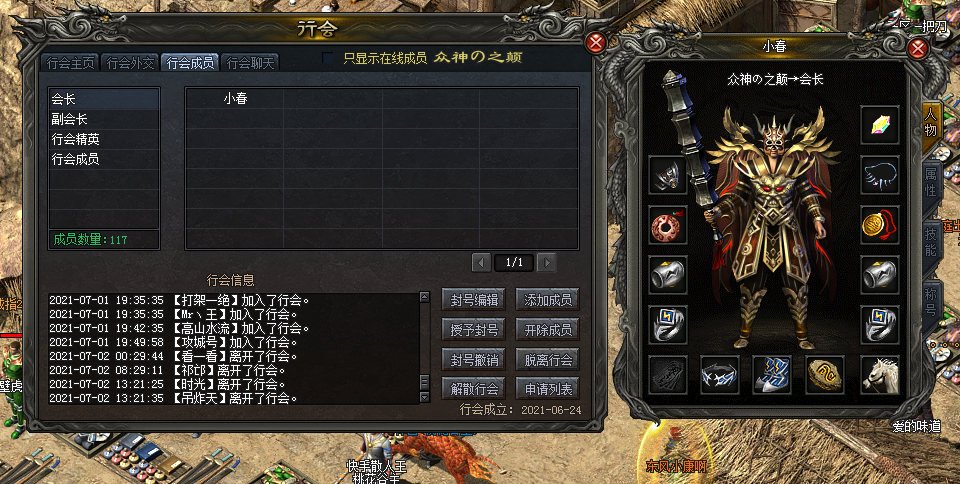960x484 pixels.
Task: Open the 申请列表 applications list
Action: coord(548,388)
